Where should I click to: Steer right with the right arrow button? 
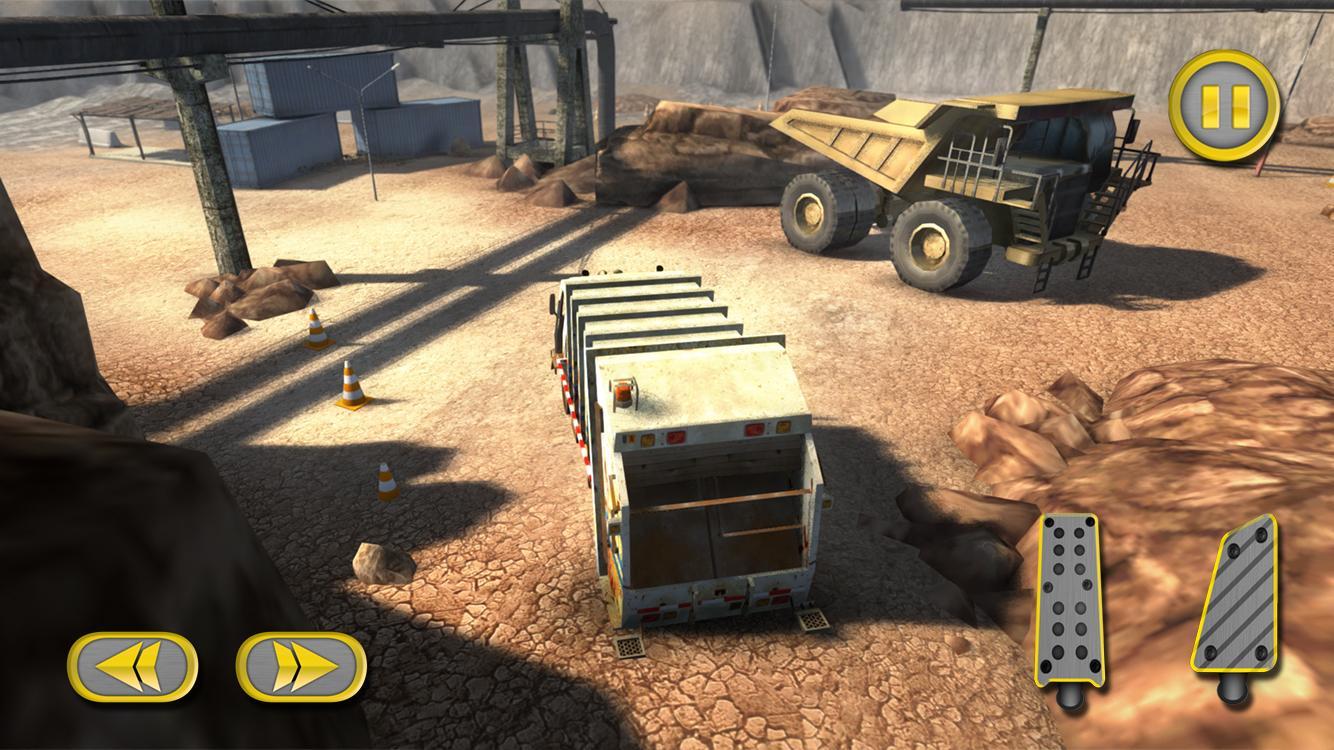pos(301,666)
